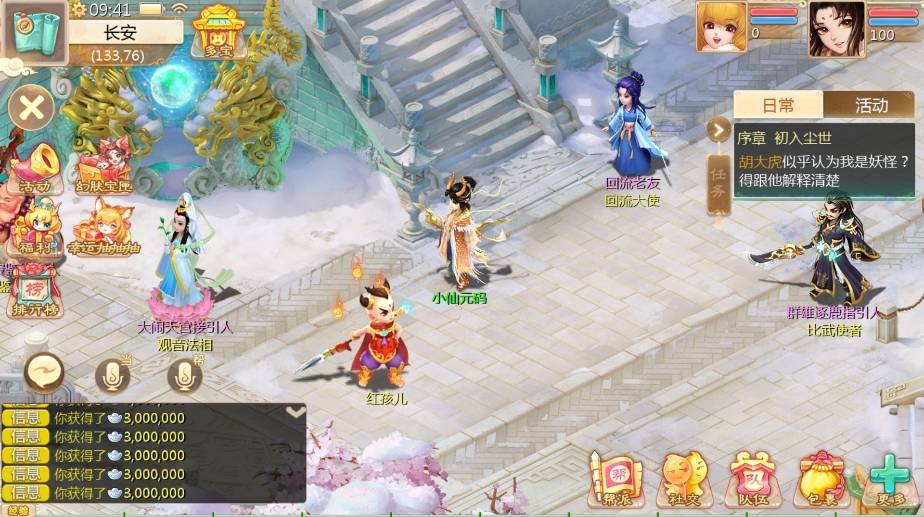Open the 包裹 inventory bag
924x517 pixels.
pos(819,478)
